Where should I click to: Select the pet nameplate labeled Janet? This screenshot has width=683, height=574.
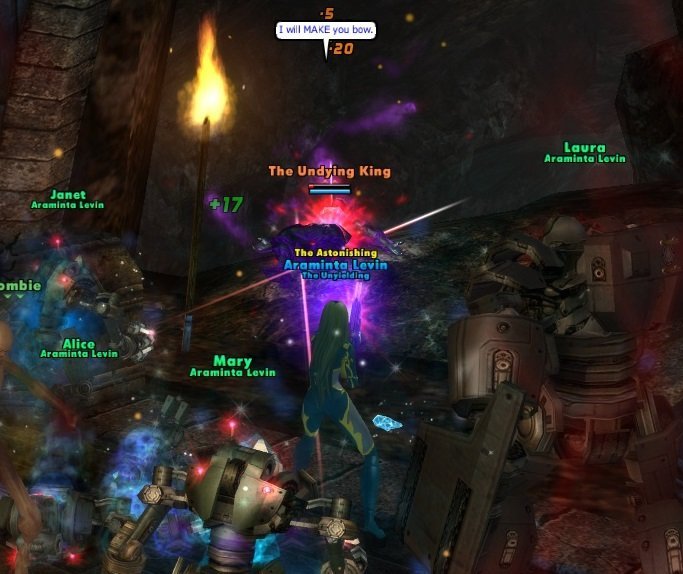click(x=67, y=195)
